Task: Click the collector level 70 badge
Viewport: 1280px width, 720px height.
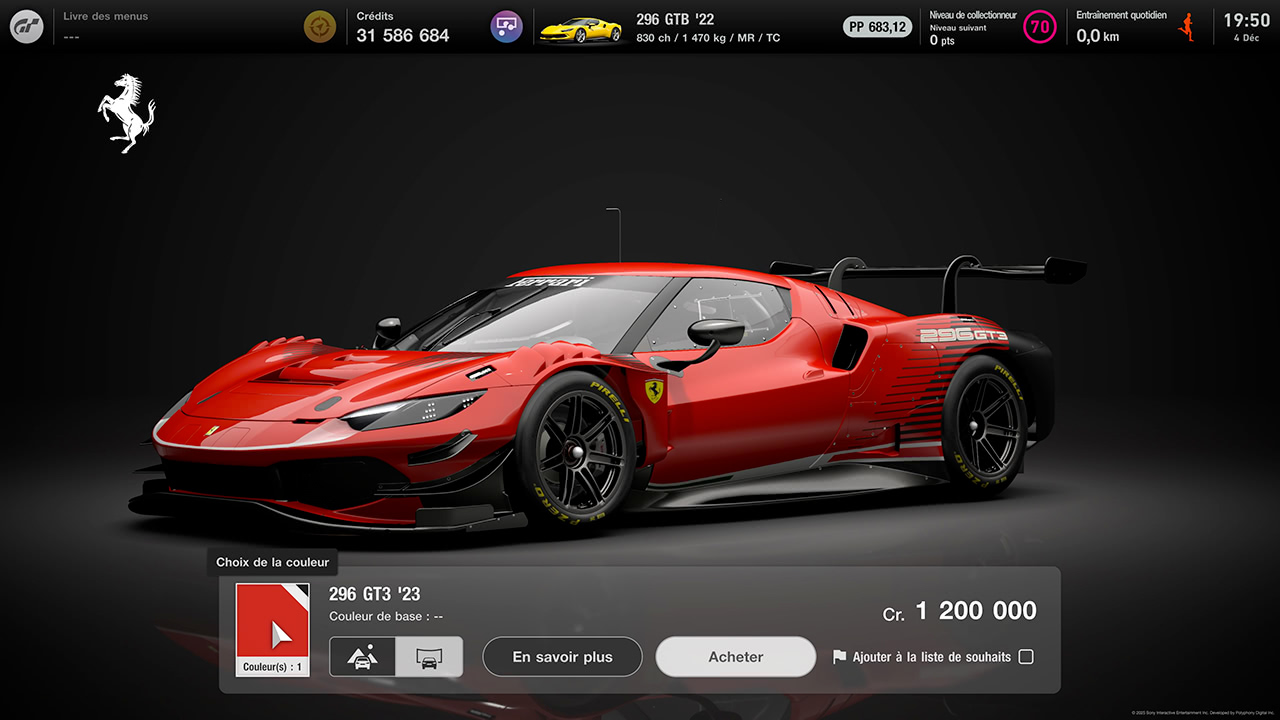Action: (x=1039, y=27)
